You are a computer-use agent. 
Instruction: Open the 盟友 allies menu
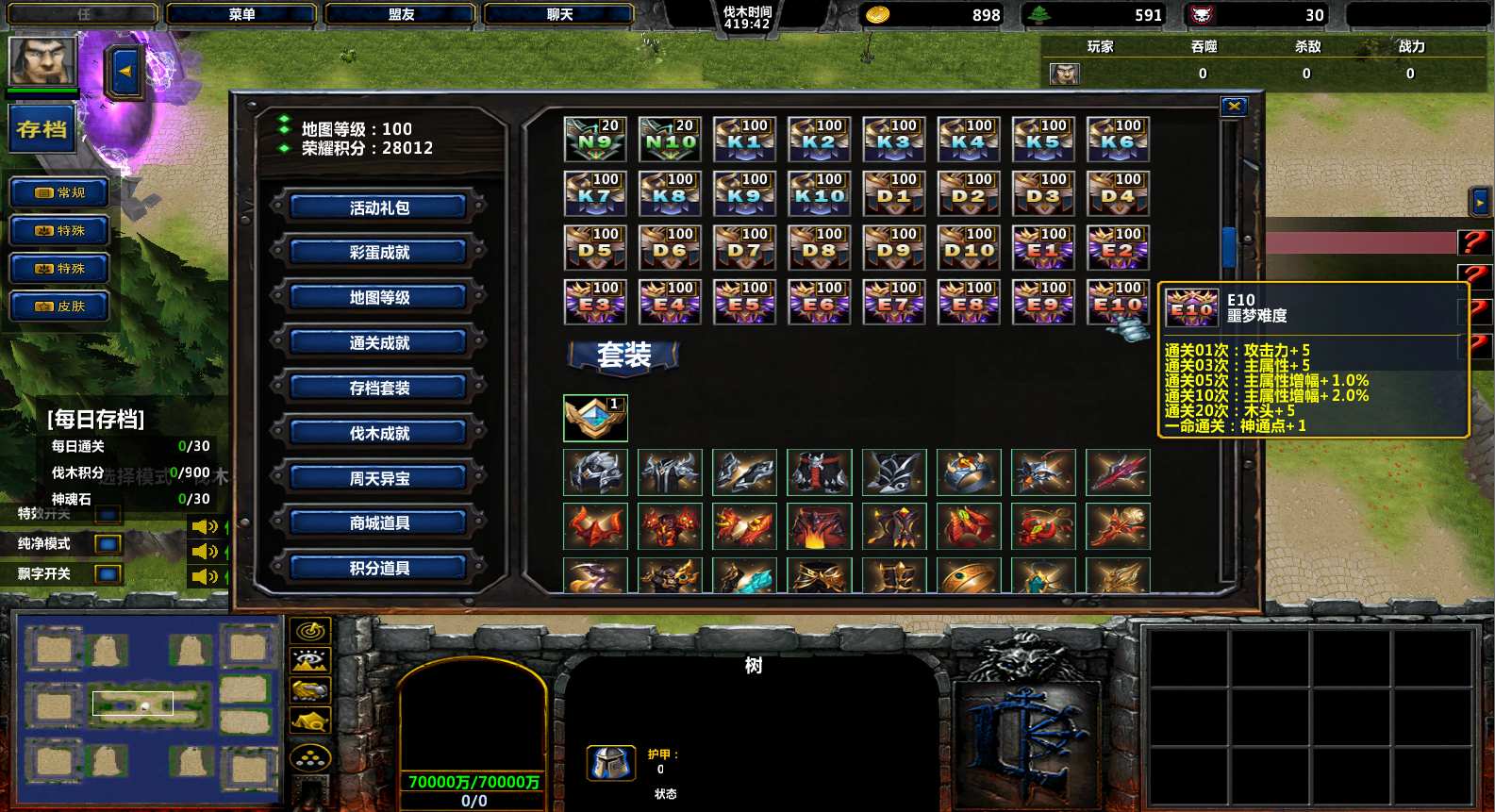(x=401, y=14)
